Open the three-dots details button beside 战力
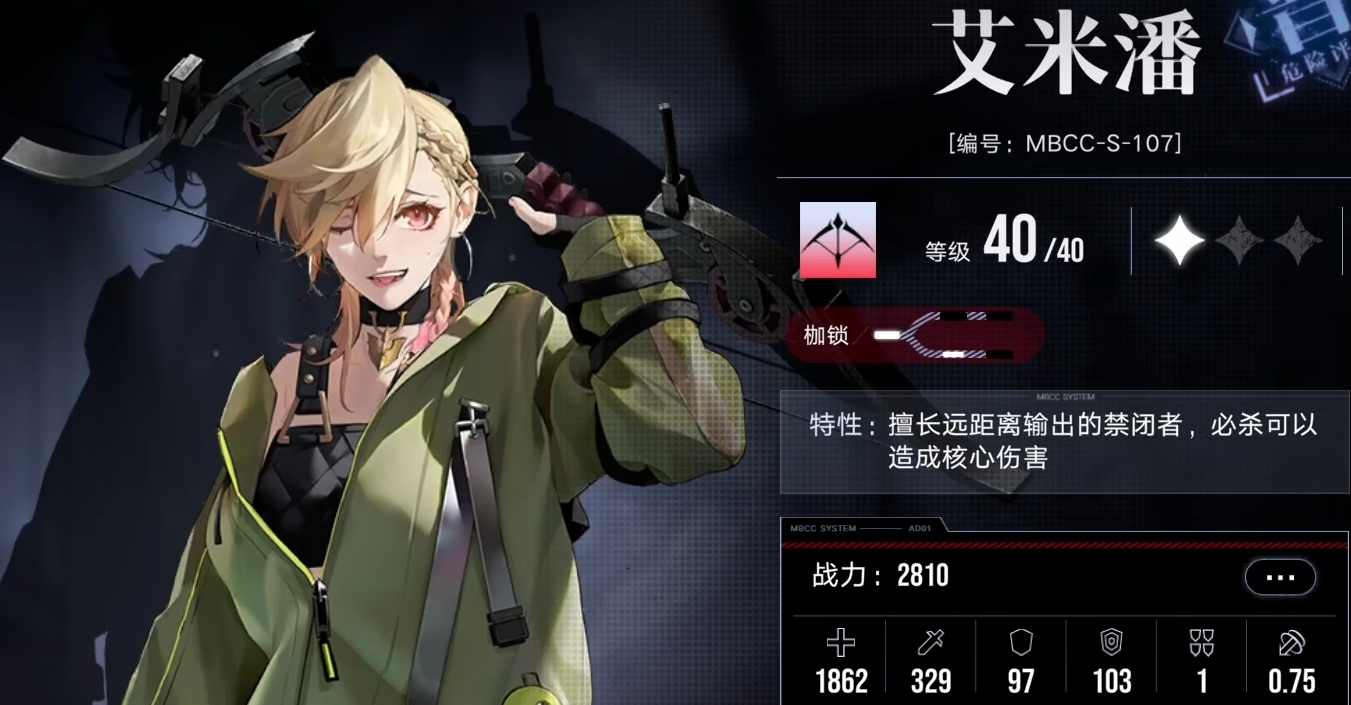 pos(1280,577)
